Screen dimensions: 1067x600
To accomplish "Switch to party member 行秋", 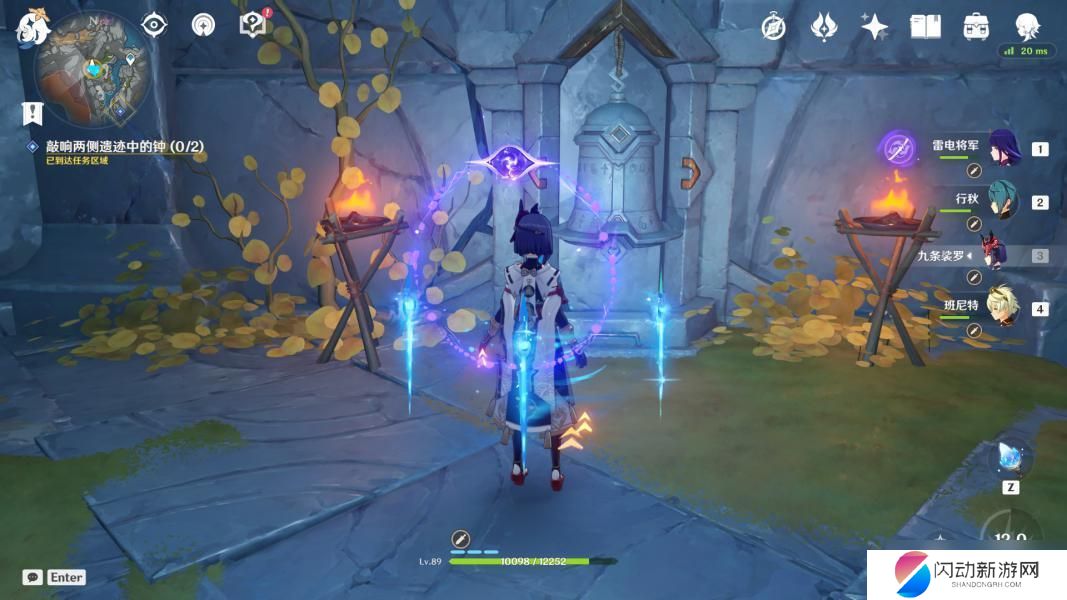I will click(1003, 201).
